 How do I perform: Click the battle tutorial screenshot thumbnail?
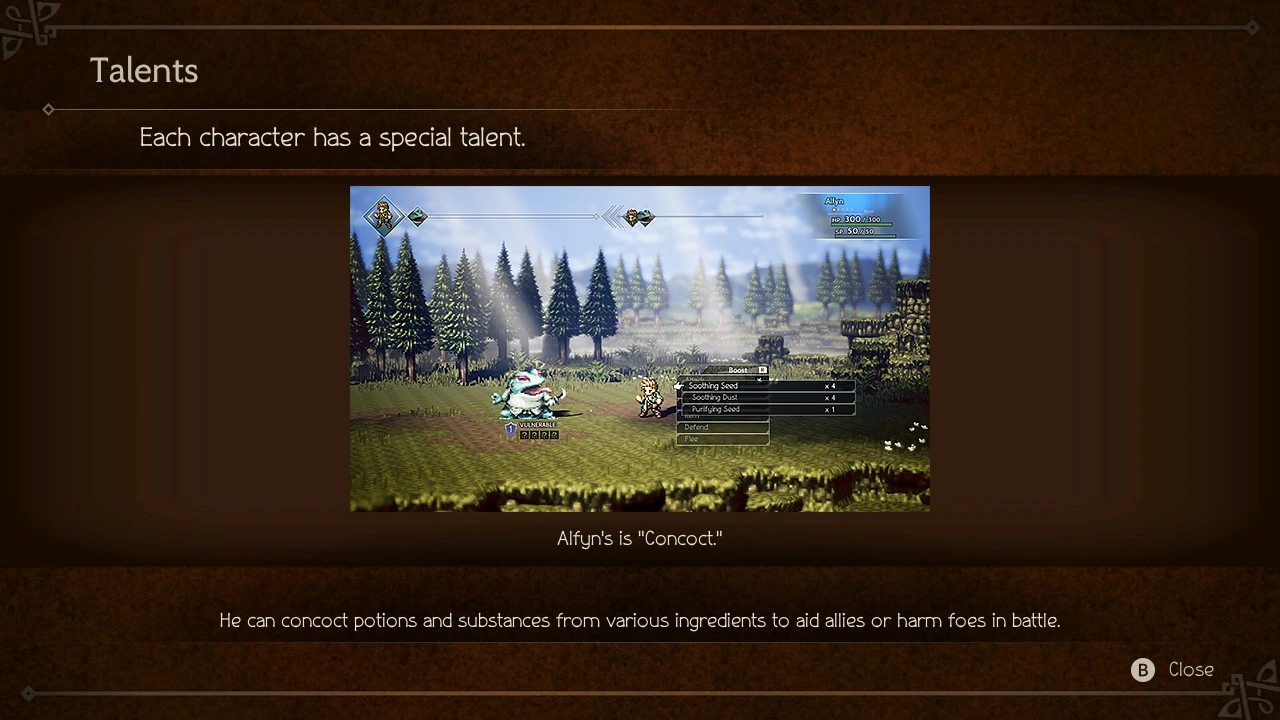coord(640,349)
